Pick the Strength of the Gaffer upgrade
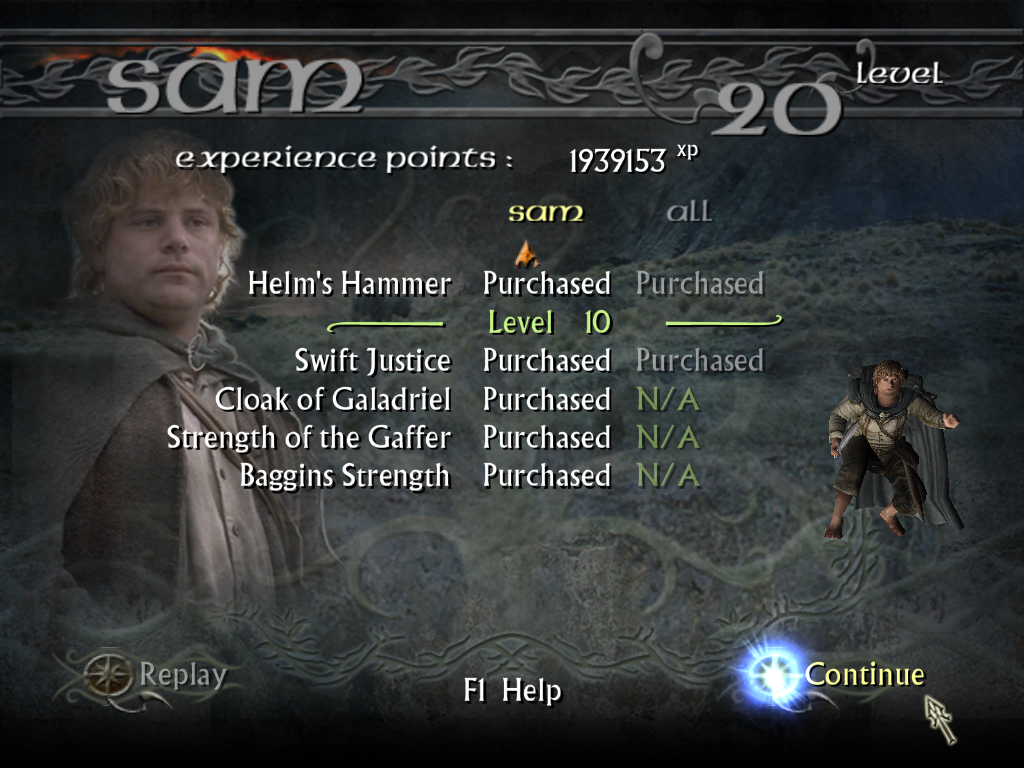The height and width of the screenshot is (768, 1024). (309, 438)
